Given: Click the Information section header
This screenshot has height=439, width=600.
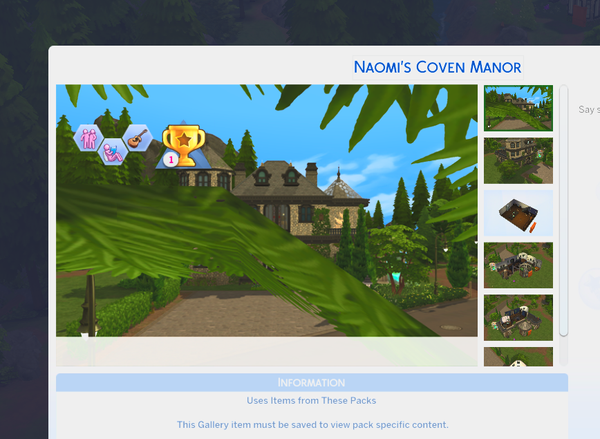Looking at the screenshot, I should tap(311, 383).
